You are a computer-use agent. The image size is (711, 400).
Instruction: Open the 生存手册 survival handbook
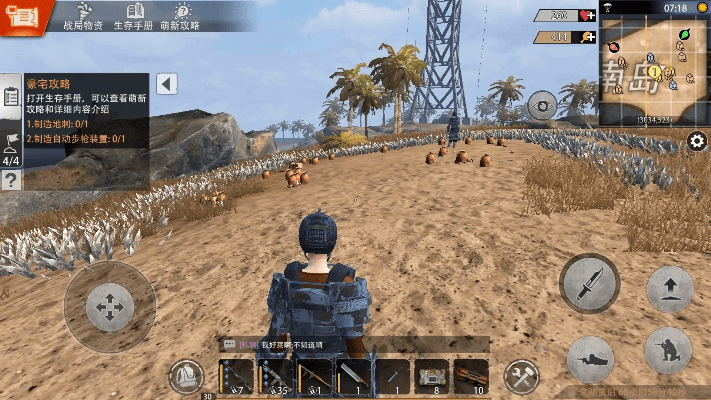[x=132, y=16]
